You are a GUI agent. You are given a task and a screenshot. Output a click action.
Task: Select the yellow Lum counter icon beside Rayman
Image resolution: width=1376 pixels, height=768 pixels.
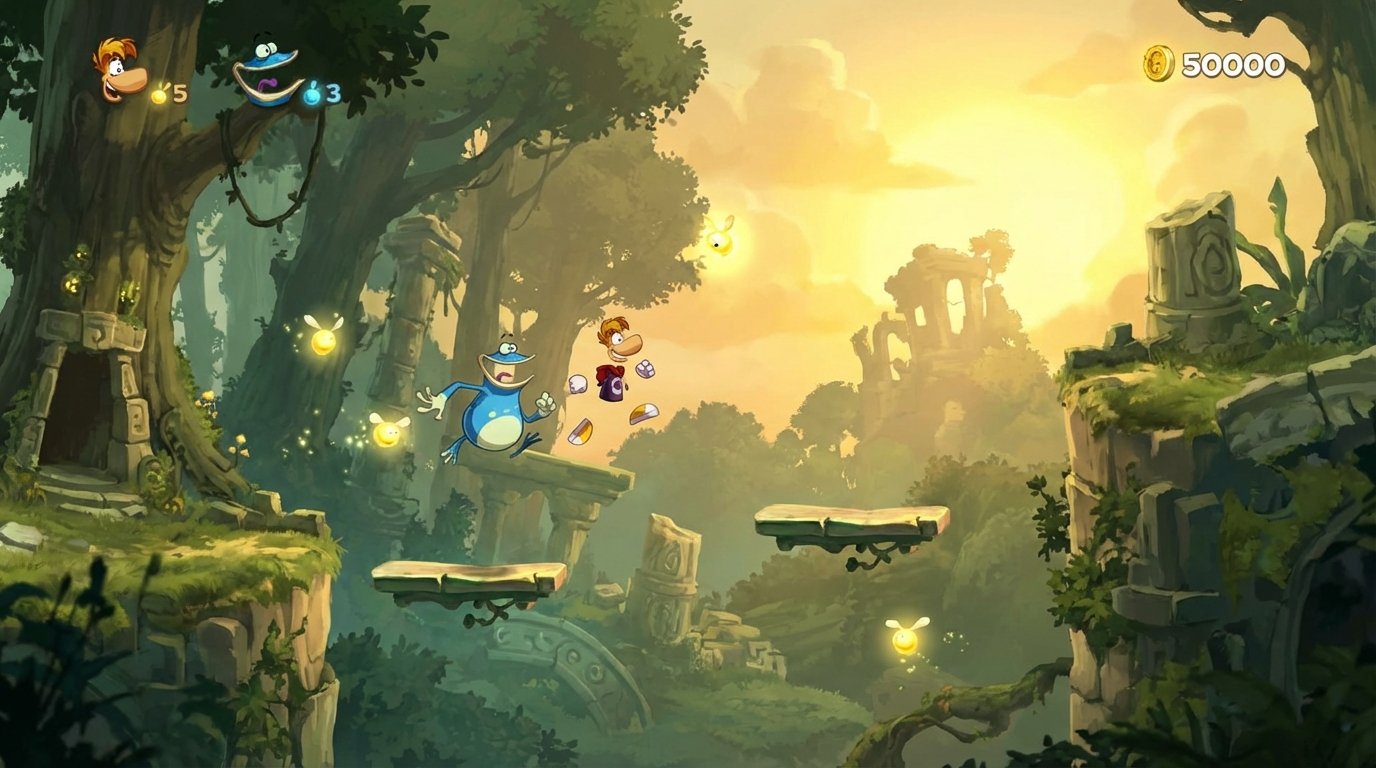tap(160, 95)
